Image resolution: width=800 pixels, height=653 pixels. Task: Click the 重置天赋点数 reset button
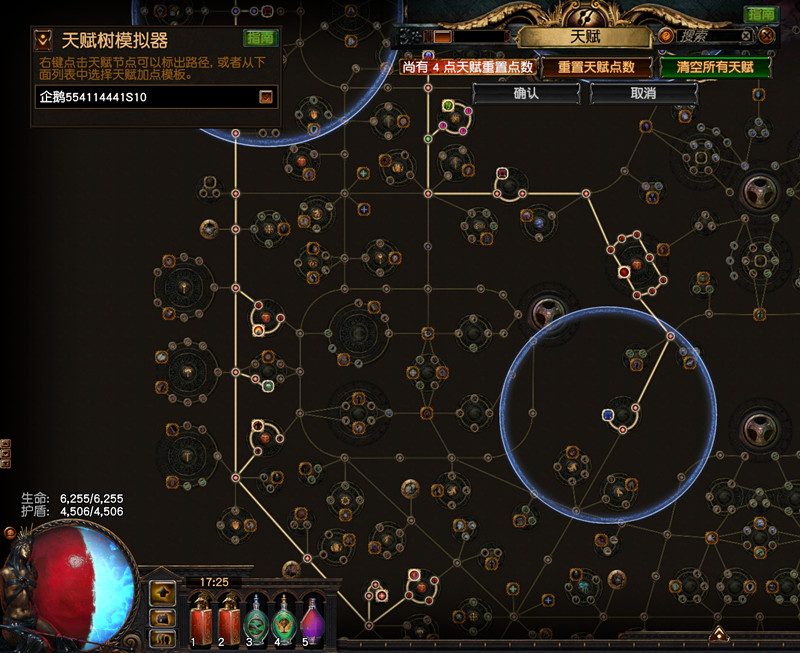pos(597,67)
